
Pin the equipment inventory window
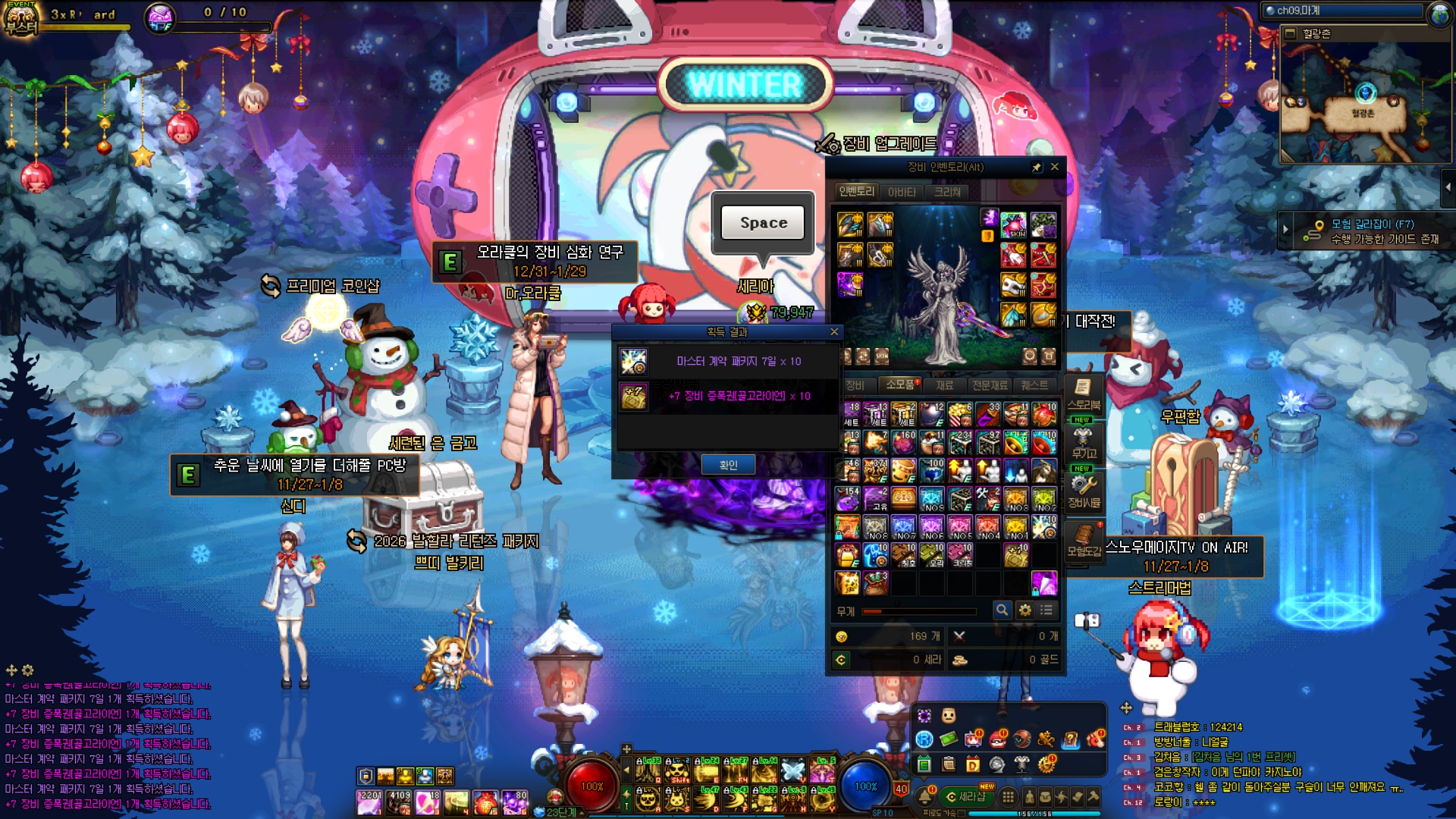point(1037,167)
